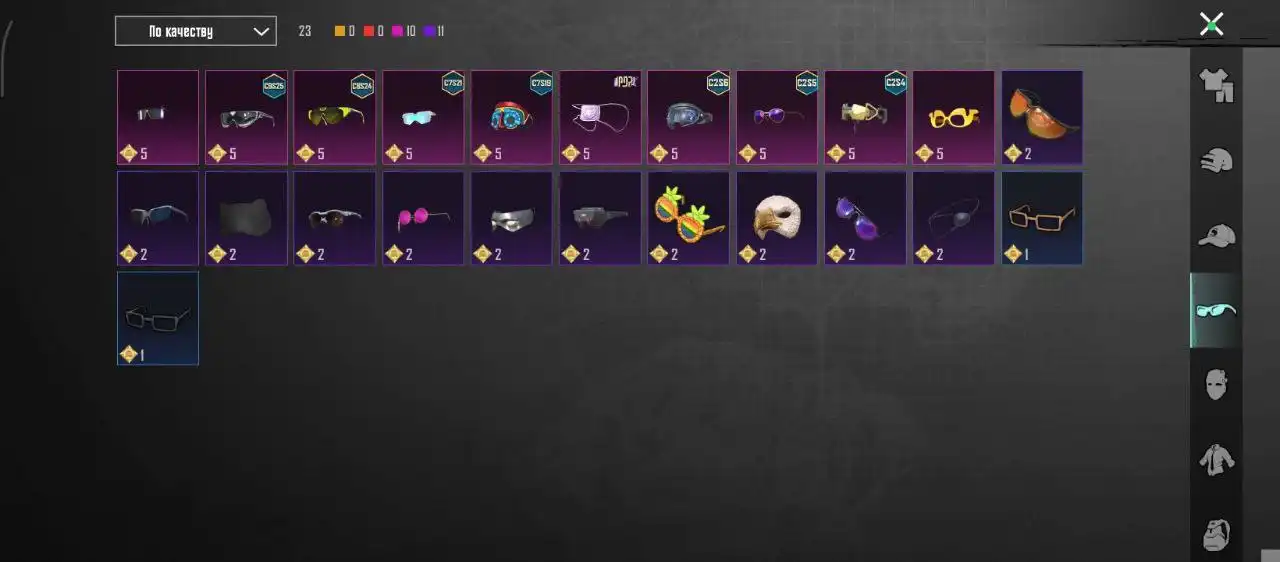Pick the large orange-lens sunglasses
This screenshot has height=562, width=1280.
[1042, 117]
